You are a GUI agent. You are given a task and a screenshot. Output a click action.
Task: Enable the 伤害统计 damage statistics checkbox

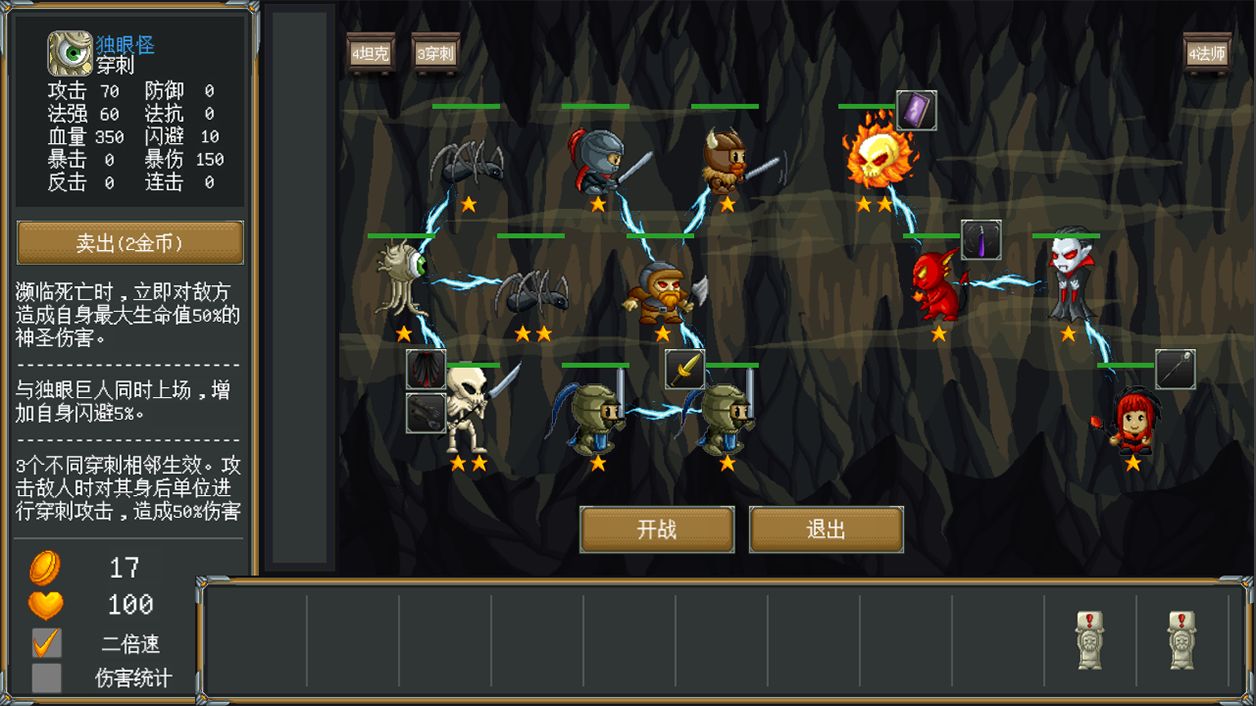pyautogui.click(x=46, y=678)
